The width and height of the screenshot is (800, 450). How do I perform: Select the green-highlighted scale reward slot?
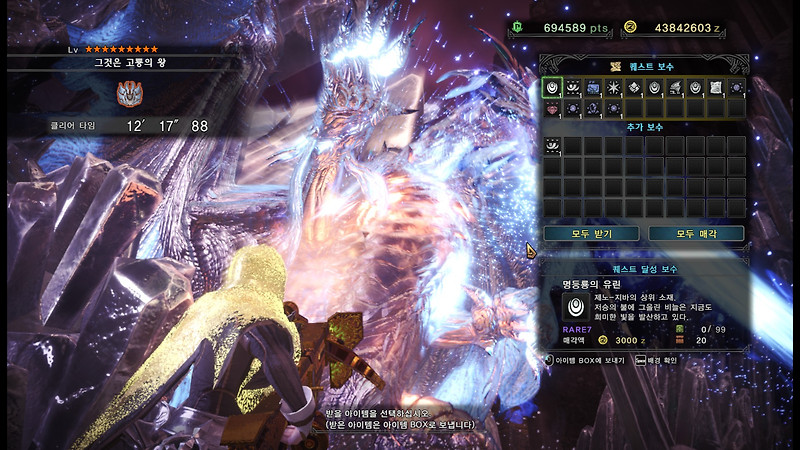552,88
